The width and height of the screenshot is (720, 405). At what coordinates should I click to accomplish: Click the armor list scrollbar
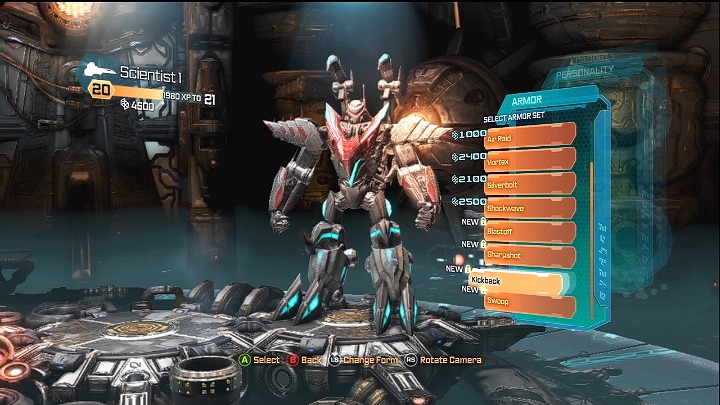590,220
